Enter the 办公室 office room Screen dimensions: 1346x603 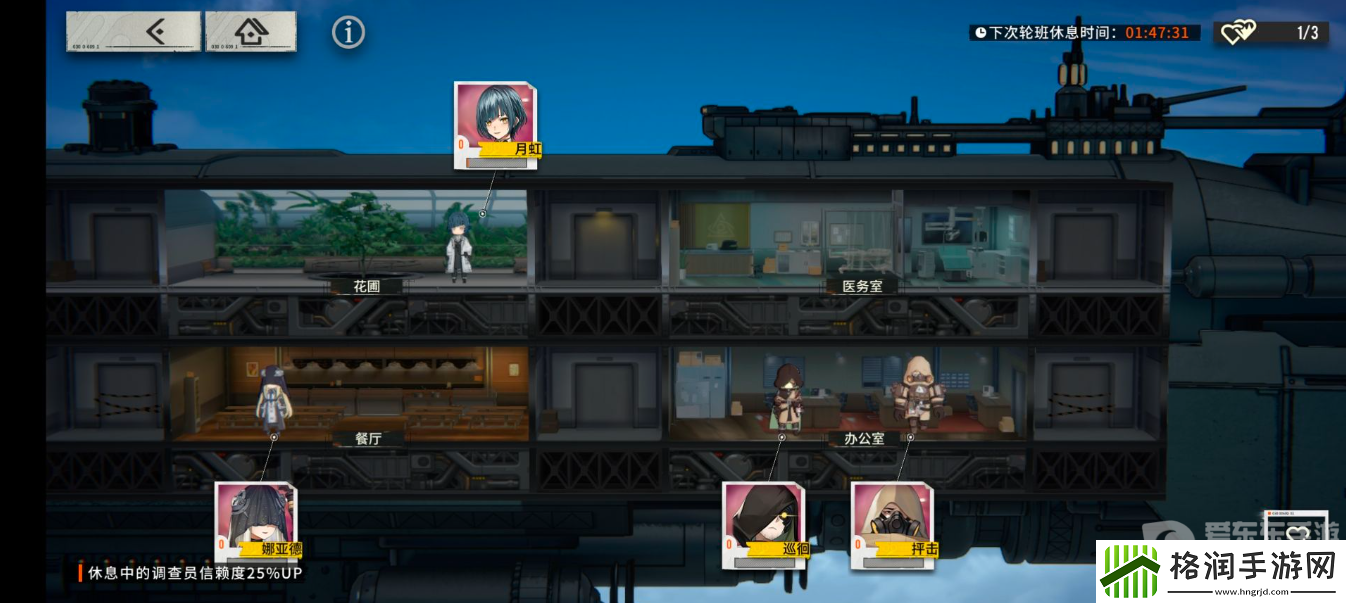pyautogui.click(x=850, y=393)
